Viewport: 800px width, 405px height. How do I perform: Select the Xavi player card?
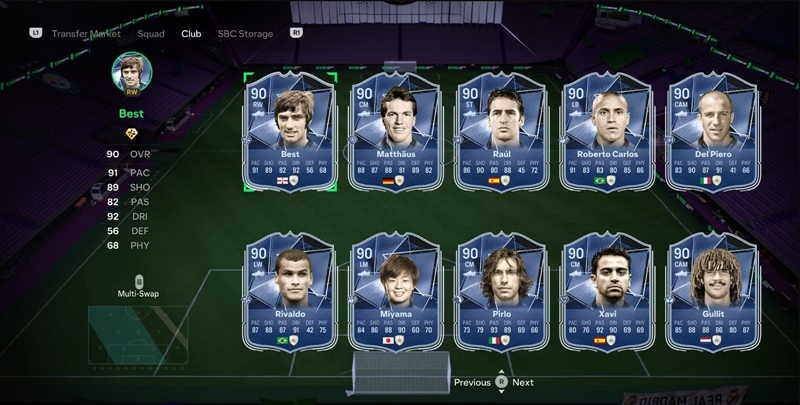(x=607, y=292)
